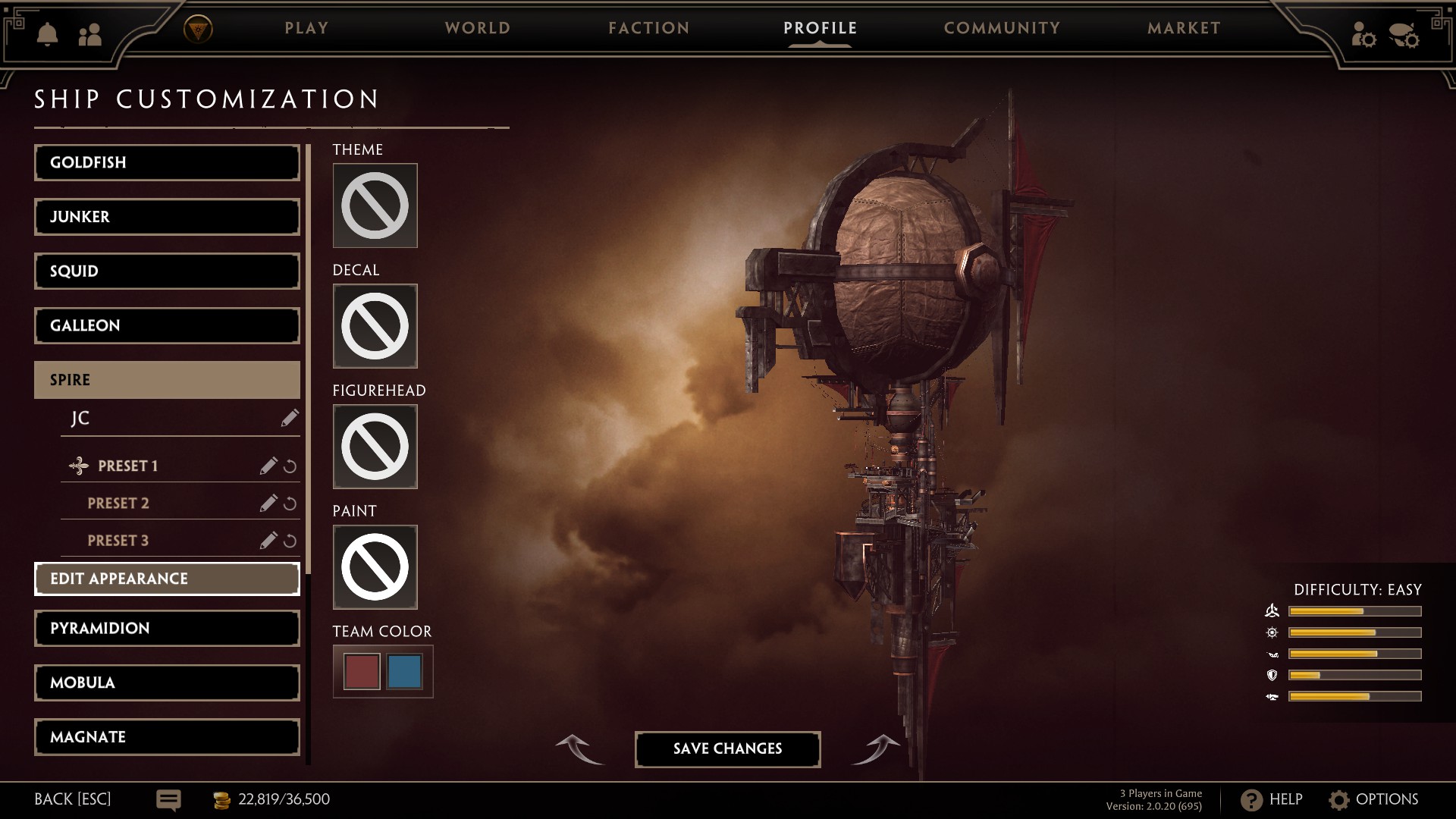
Task: Open the Faction tab
Action: [649, 28]
